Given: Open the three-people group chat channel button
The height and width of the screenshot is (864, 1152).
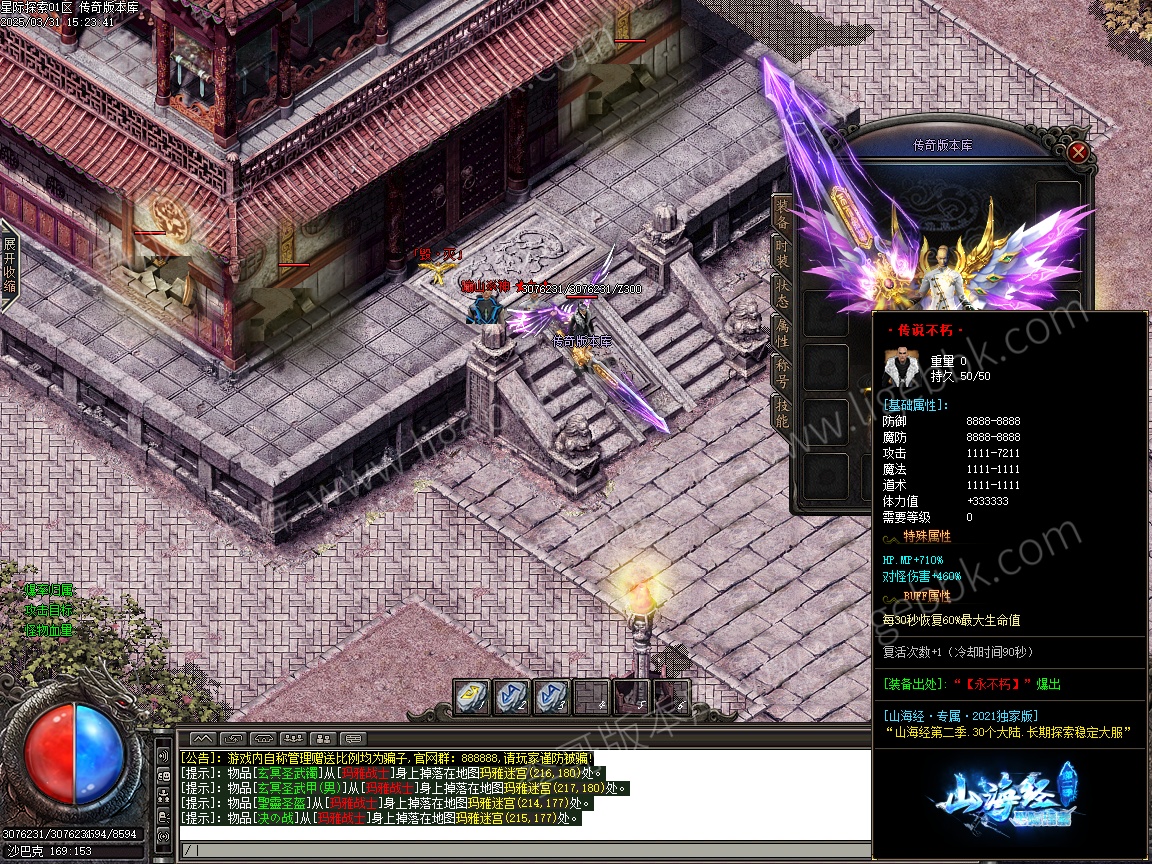Looking at the screenshot, I should pos(292,738).
